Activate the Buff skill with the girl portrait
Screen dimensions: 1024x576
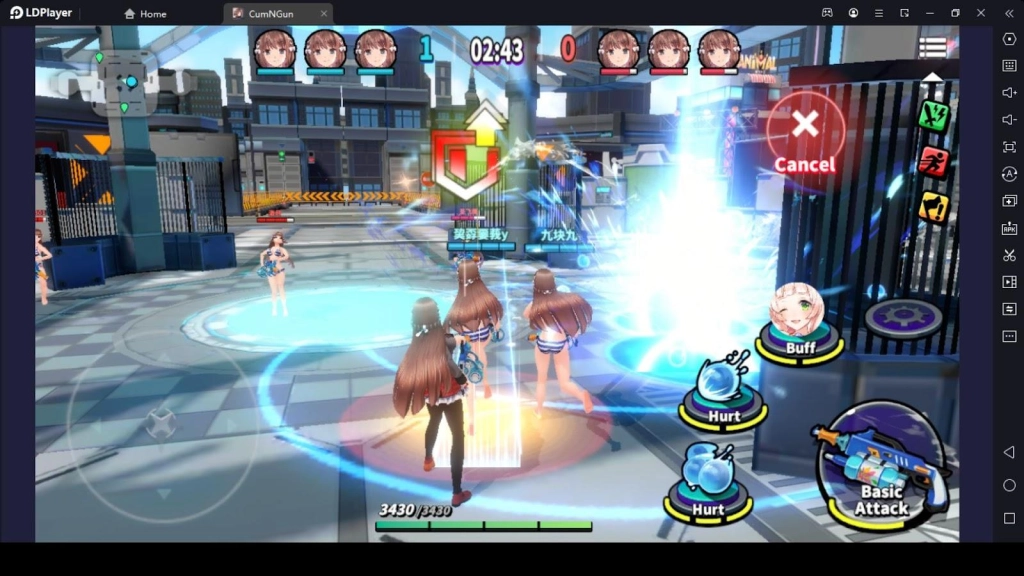point(799,320)
